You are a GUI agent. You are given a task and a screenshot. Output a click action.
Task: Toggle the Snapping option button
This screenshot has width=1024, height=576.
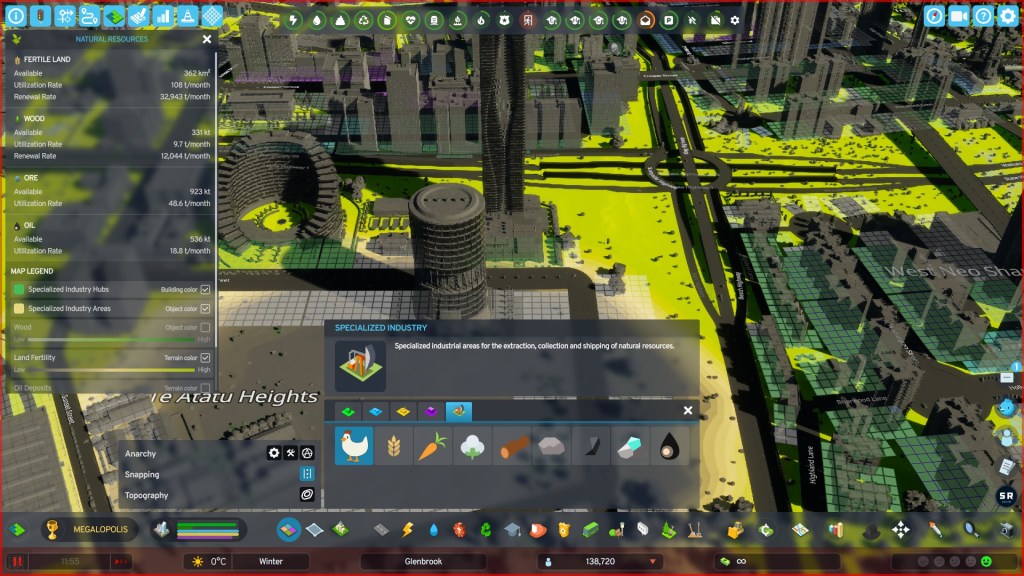(x=307, y=474)
